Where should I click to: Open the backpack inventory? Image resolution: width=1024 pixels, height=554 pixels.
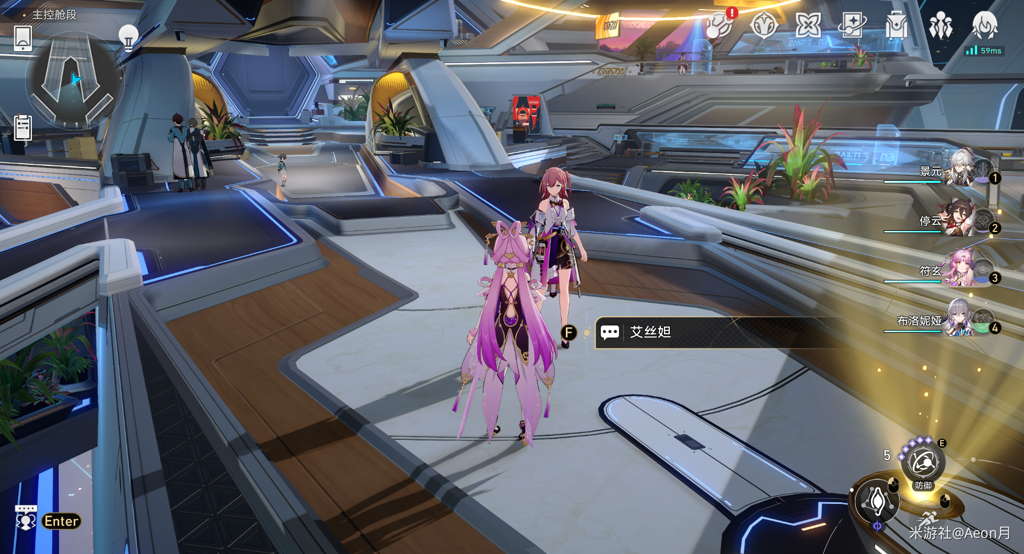(897, 25)
